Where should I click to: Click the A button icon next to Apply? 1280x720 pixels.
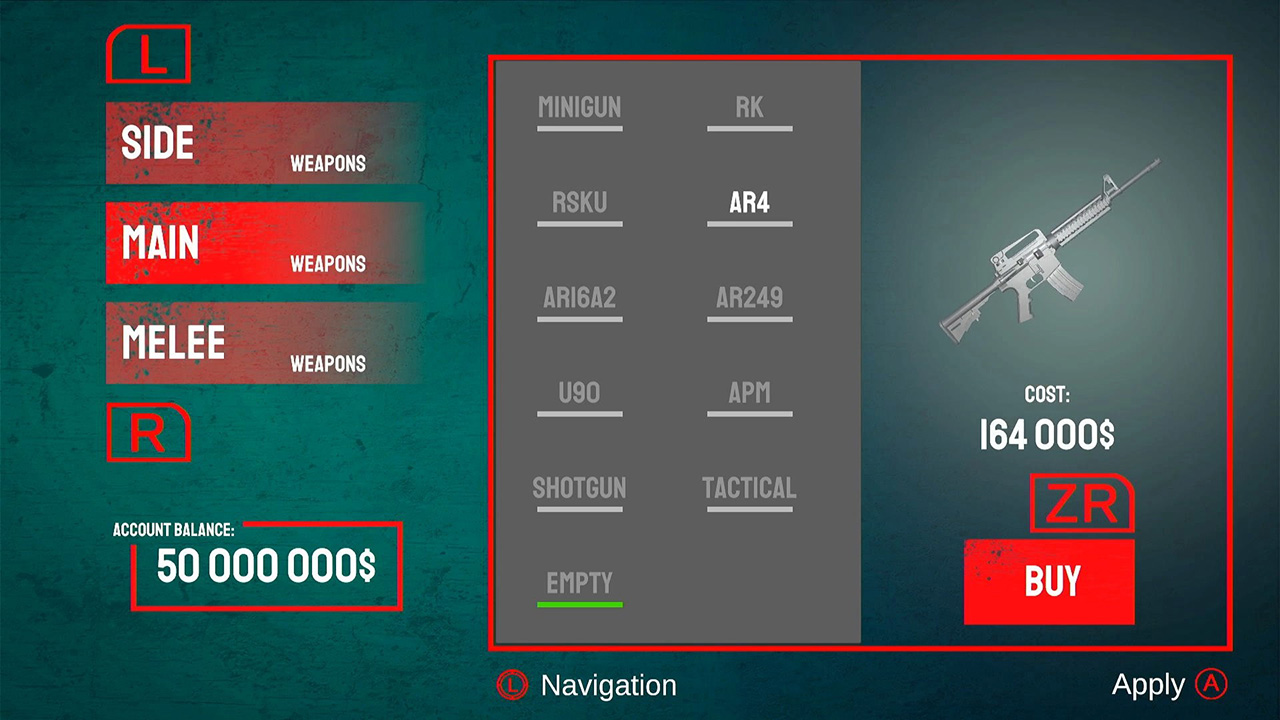click(1212, 684)
